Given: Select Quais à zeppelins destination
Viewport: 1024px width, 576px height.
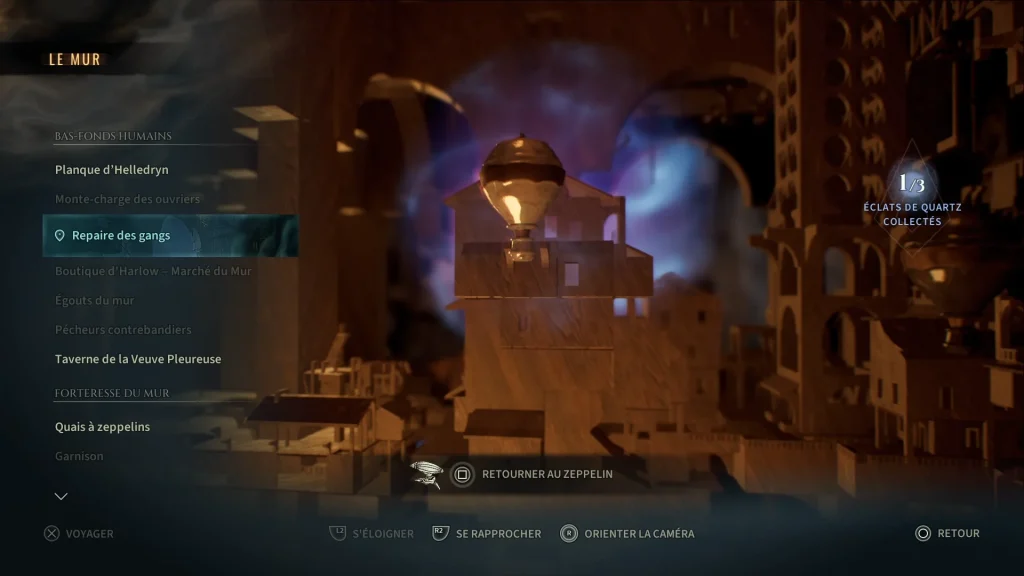Looking at the screenshot, I should tap(103, 427).
